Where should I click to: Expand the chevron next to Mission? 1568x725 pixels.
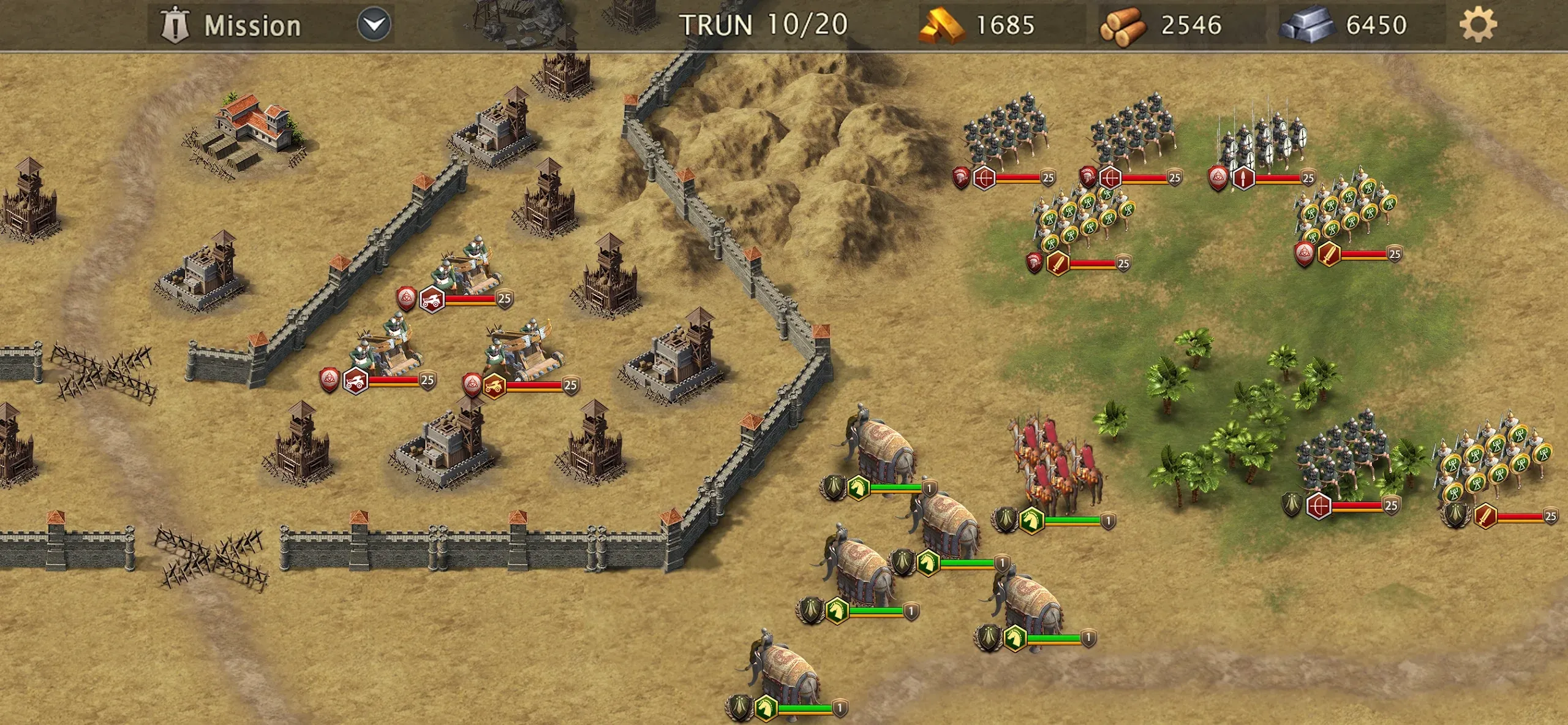pyautogui.click(x=371, y=25)
